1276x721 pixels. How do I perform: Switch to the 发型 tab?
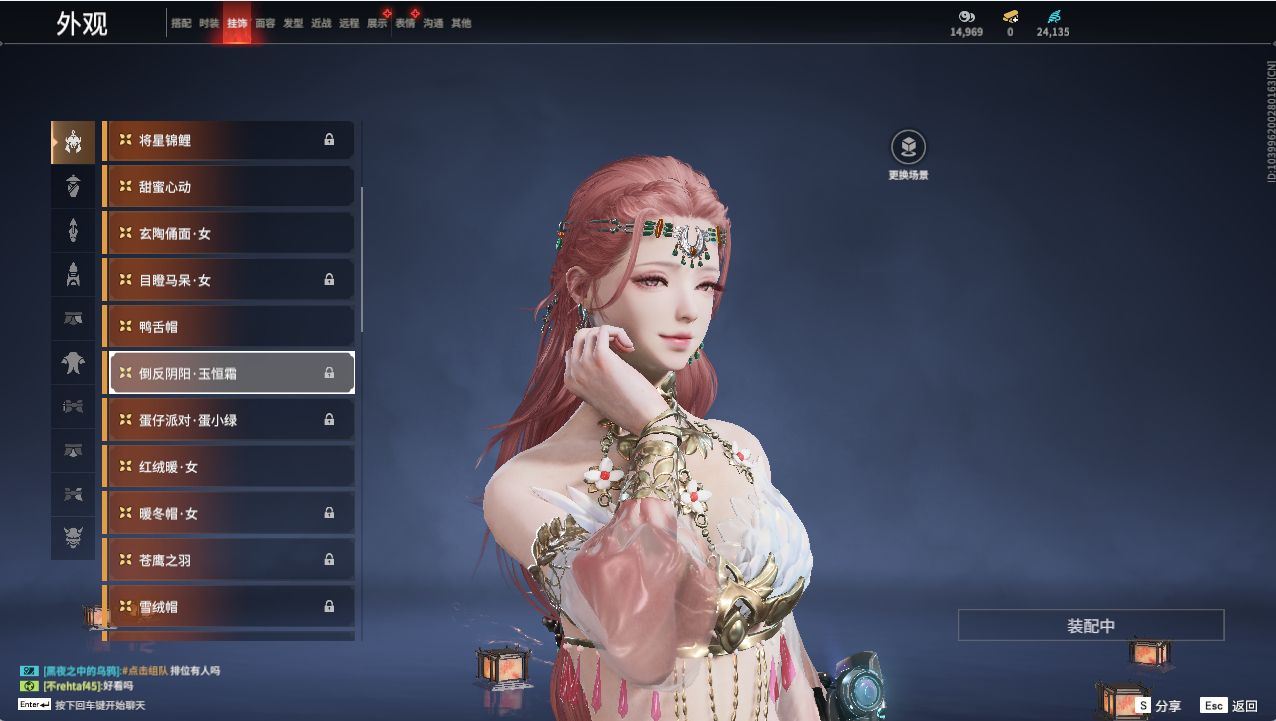(x=293, y=23)
